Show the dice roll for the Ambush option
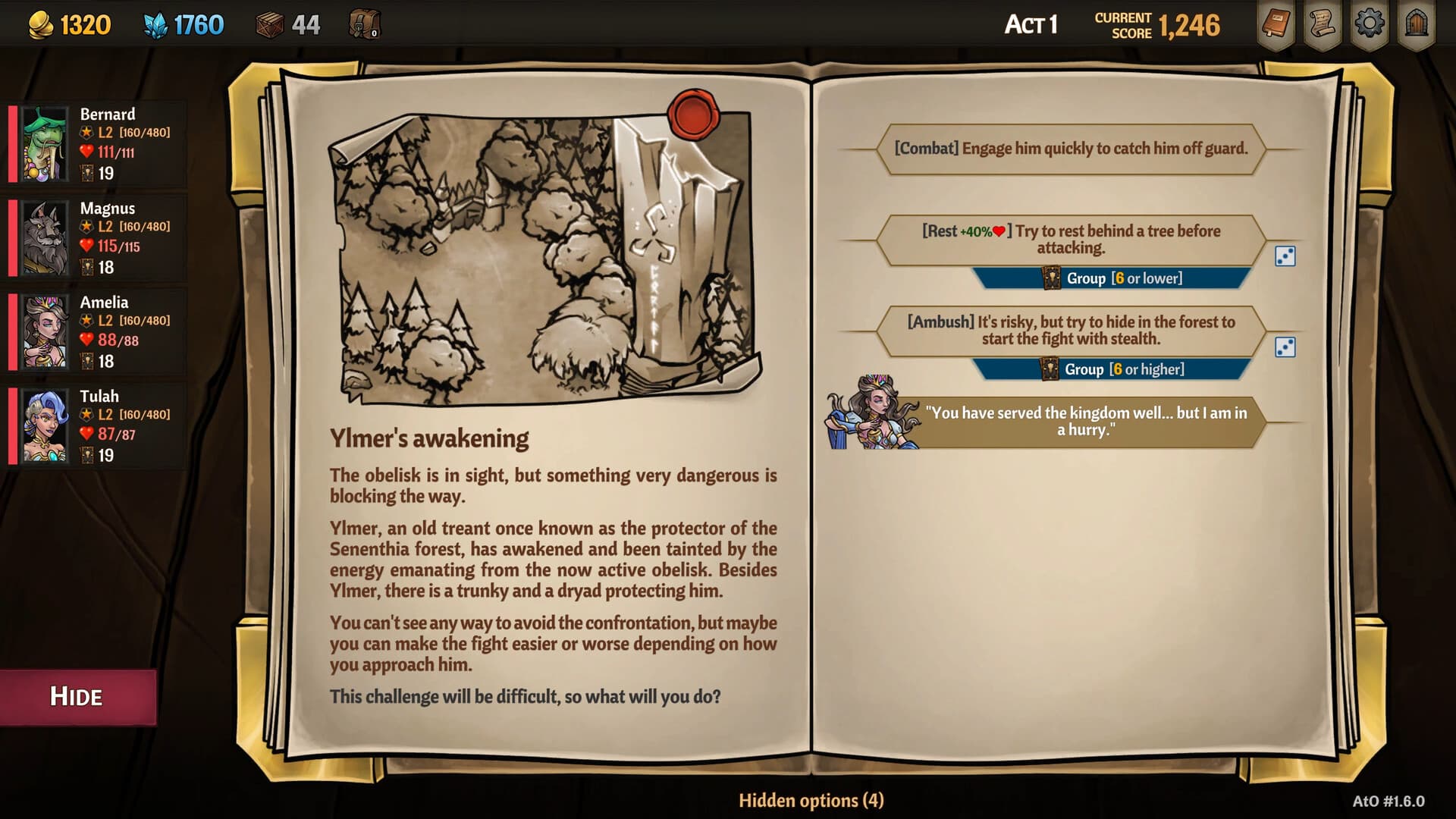 pyautogui.click(x=1285, y=347)
